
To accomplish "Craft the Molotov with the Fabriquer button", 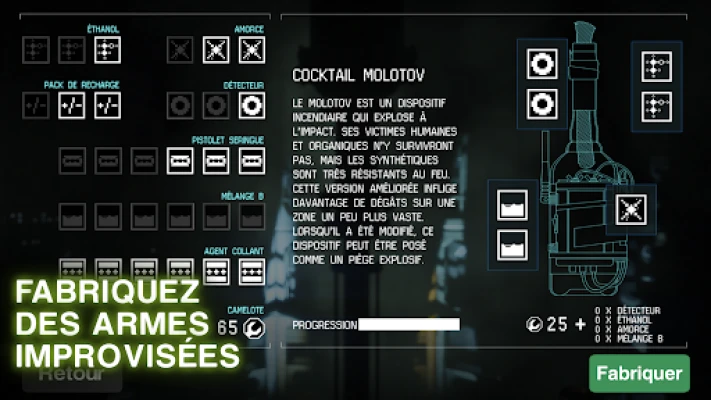I will 639,374.
